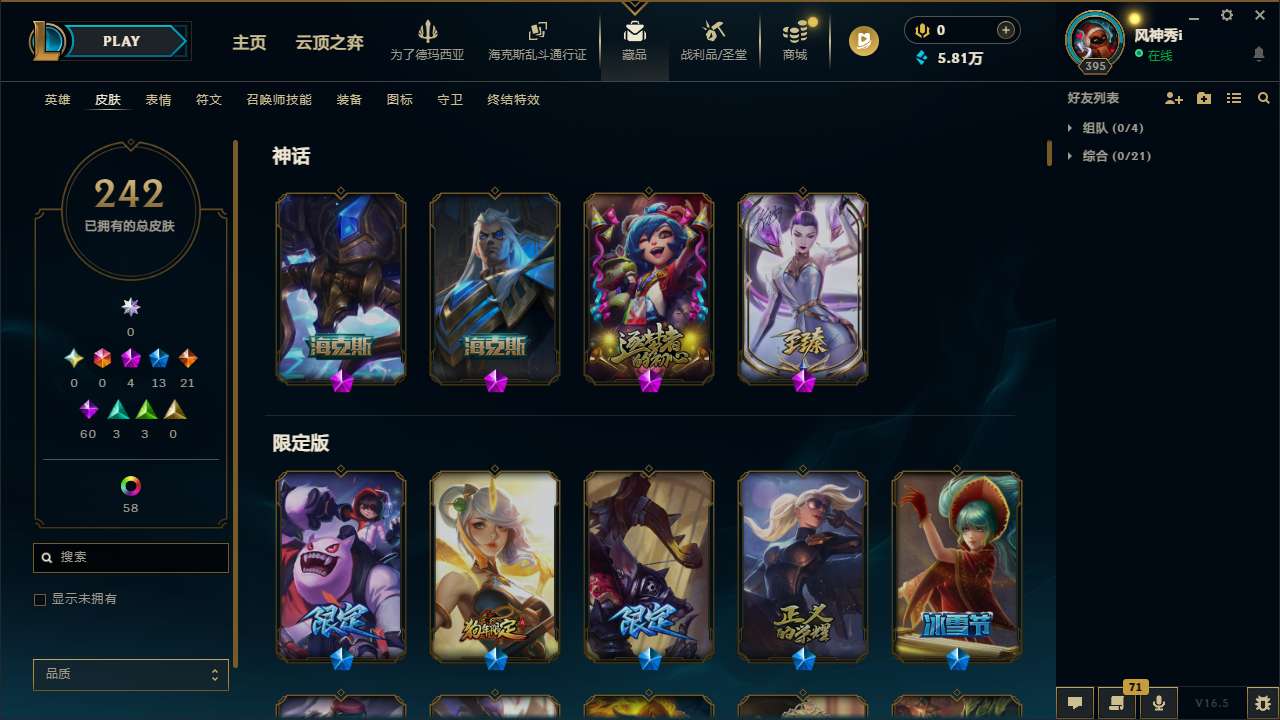Click the PLAY button
This screenshot has height=720, width=1280.
pos(120,41)
